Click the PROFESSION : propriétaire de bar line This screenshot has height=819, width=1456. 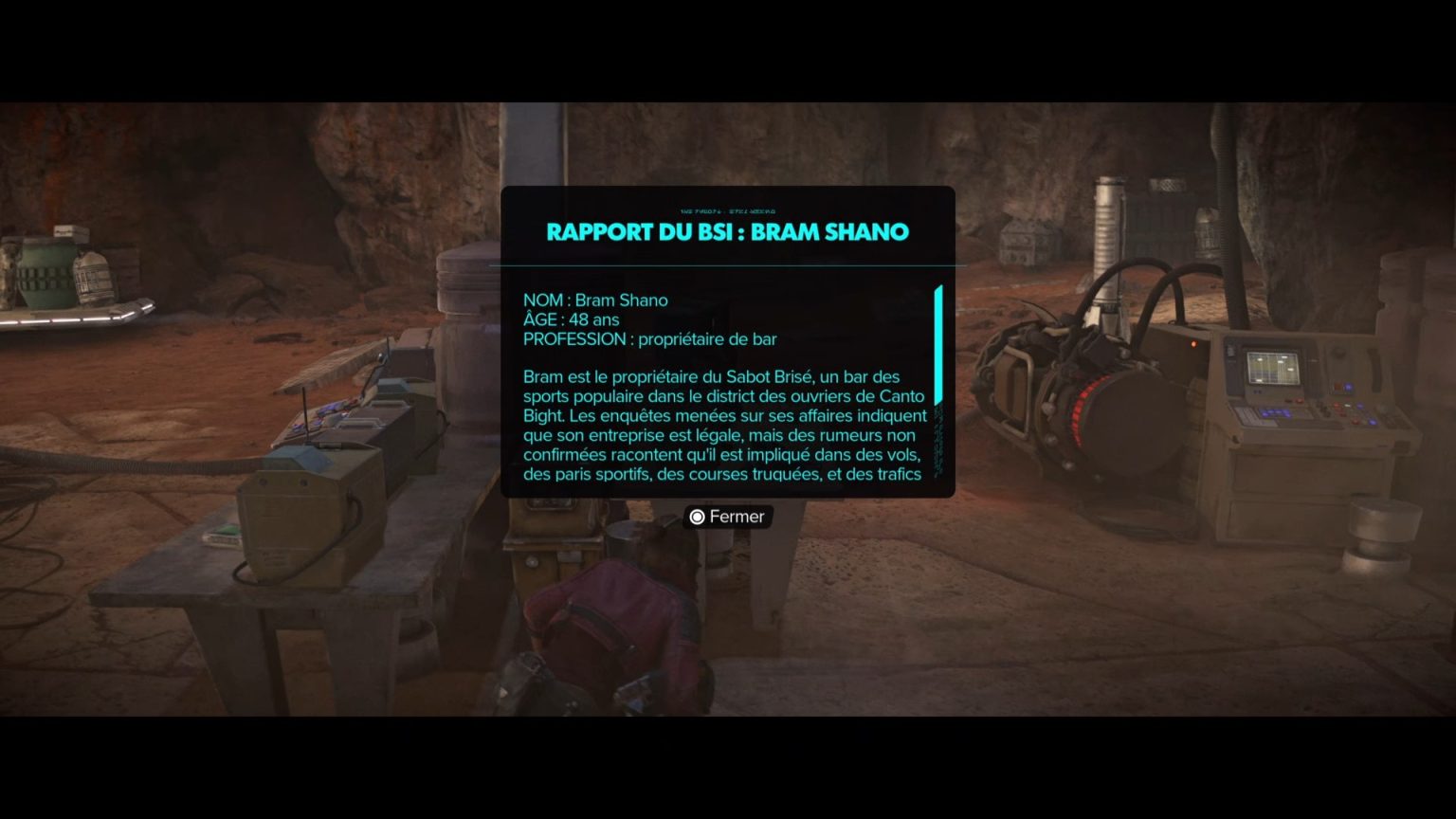pyautogui.click(x=651, y=338)
